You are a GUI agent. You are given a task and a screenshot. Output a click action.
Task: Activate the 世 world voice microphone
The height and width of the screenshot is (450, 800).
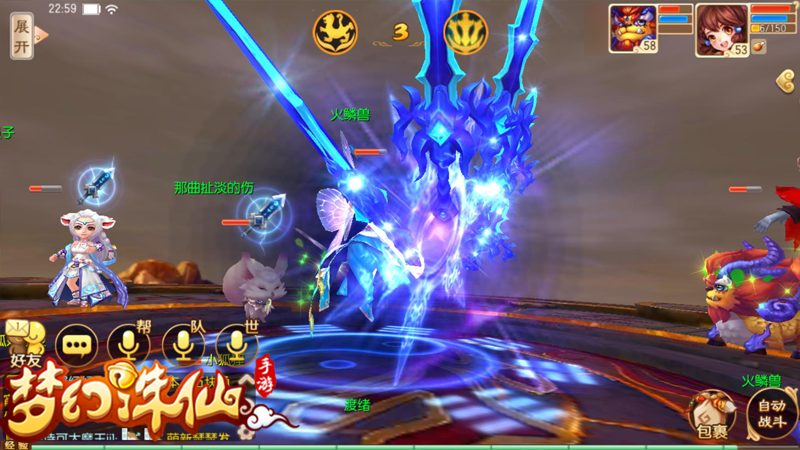[236, 344]
